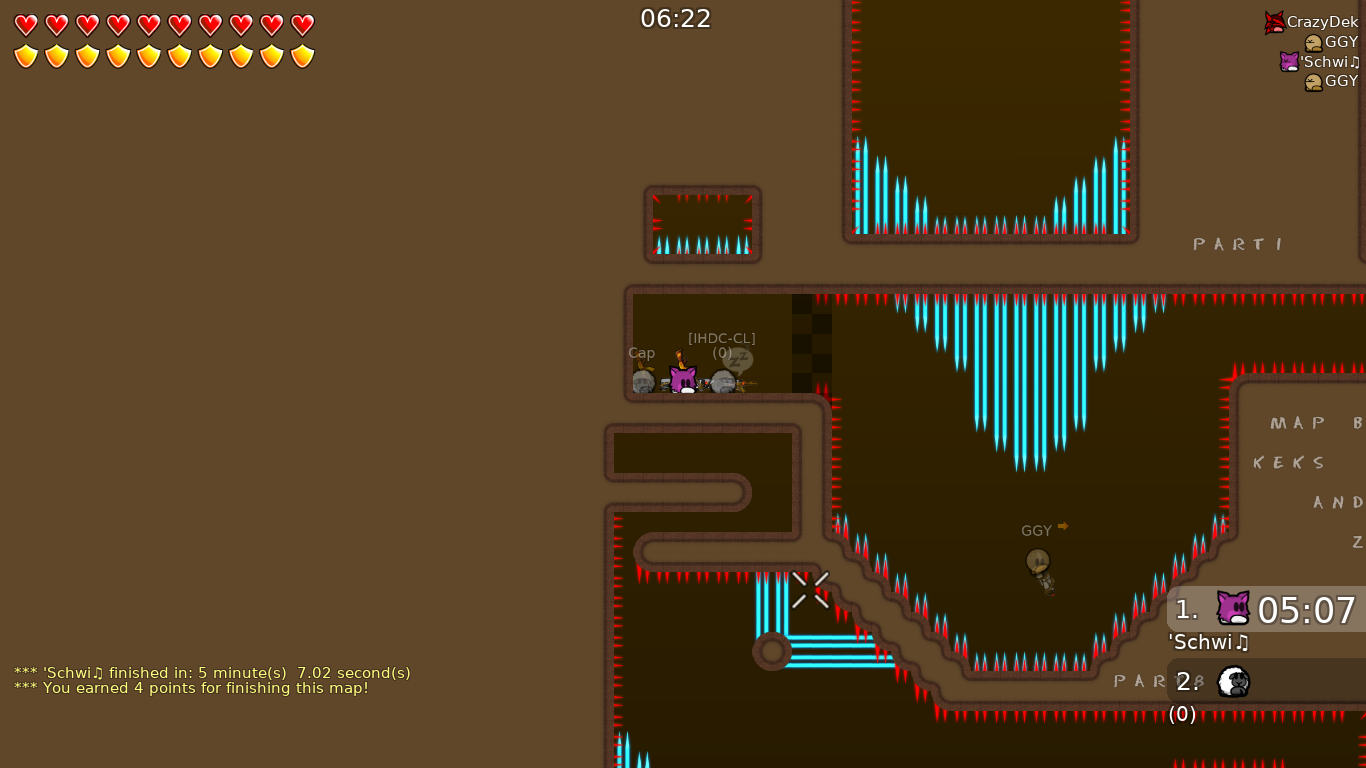Expand the [IHDC-CL] clan tag label
The width and height of the screenshot is (1366, 768).
[x=721, y=337]
